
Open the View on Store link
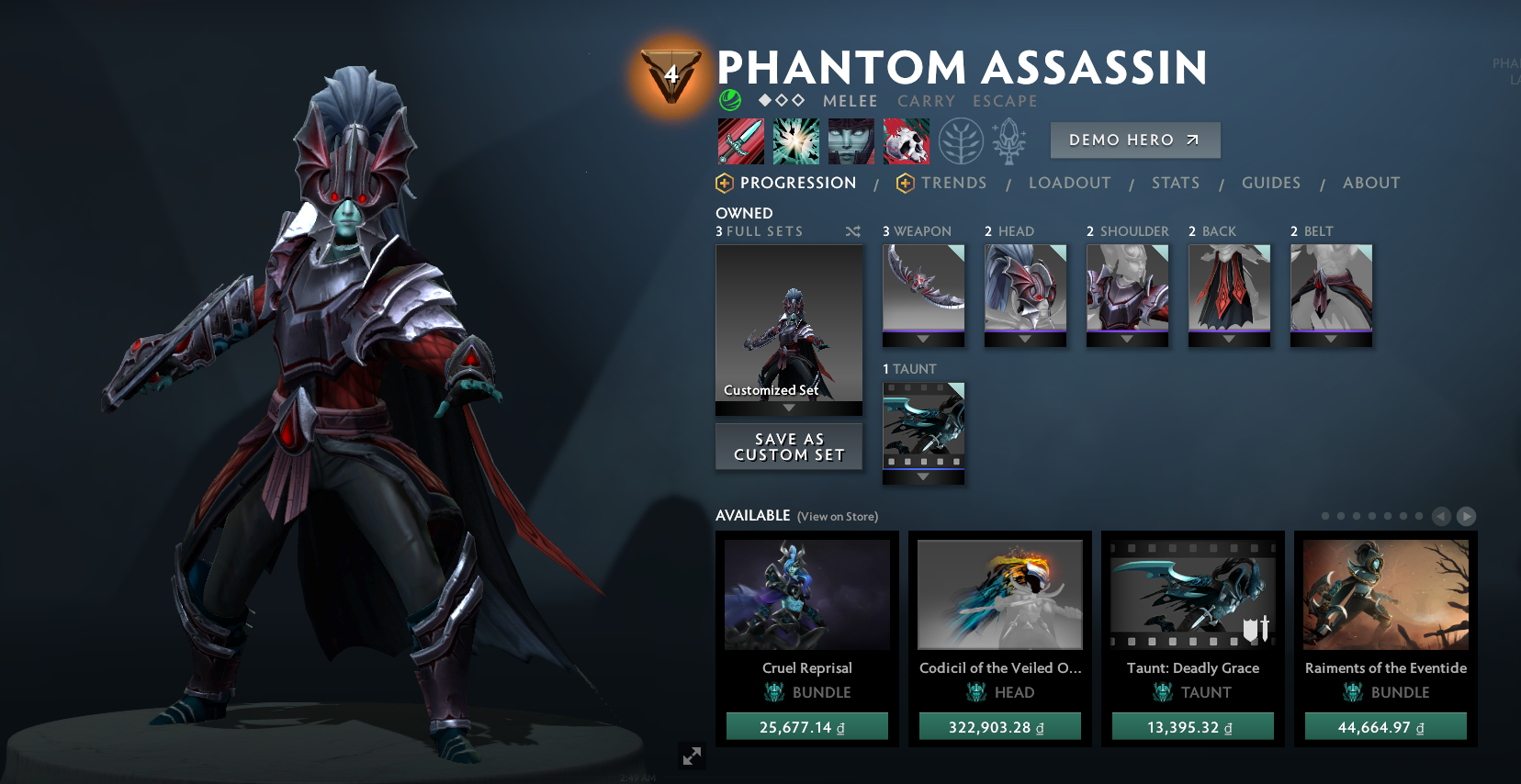coord(836,516)
